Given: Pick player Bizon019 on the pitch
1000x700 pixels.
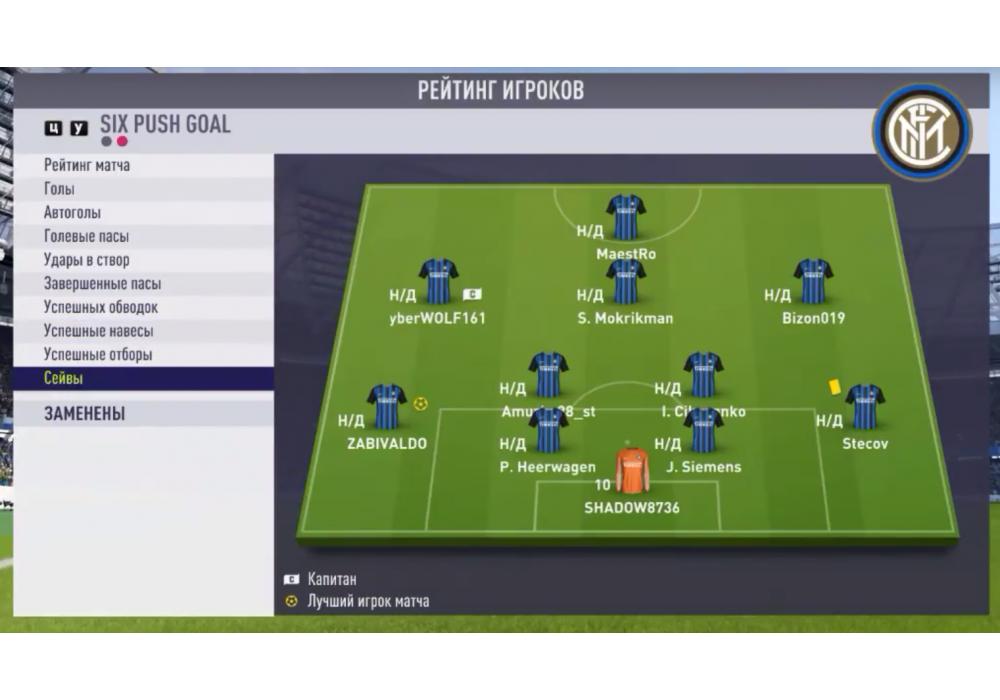Looking at the screenshot, I should pos(813,282).
